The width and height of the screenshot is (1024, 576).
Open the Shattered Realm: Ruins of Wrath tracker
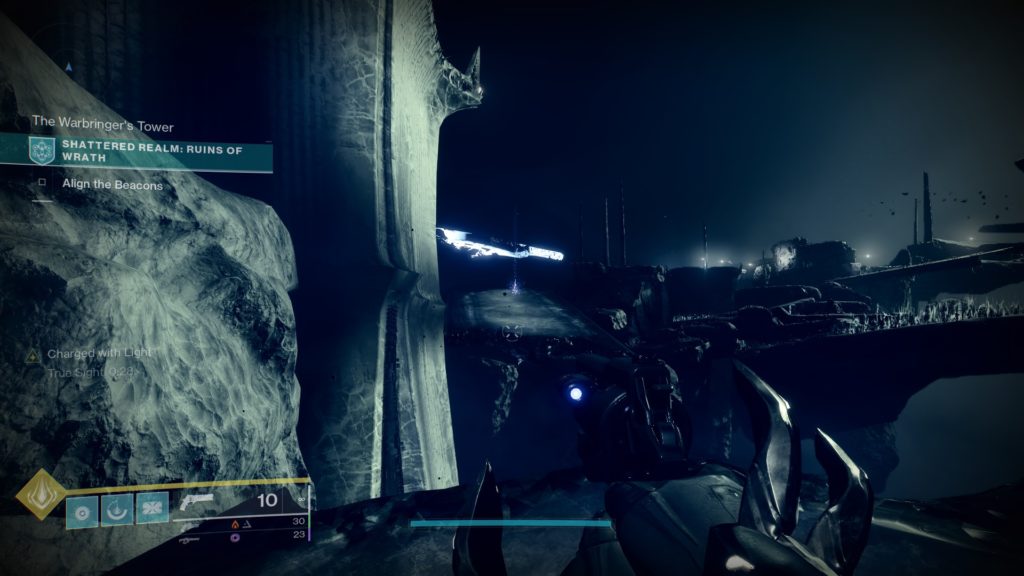(150, 150)
